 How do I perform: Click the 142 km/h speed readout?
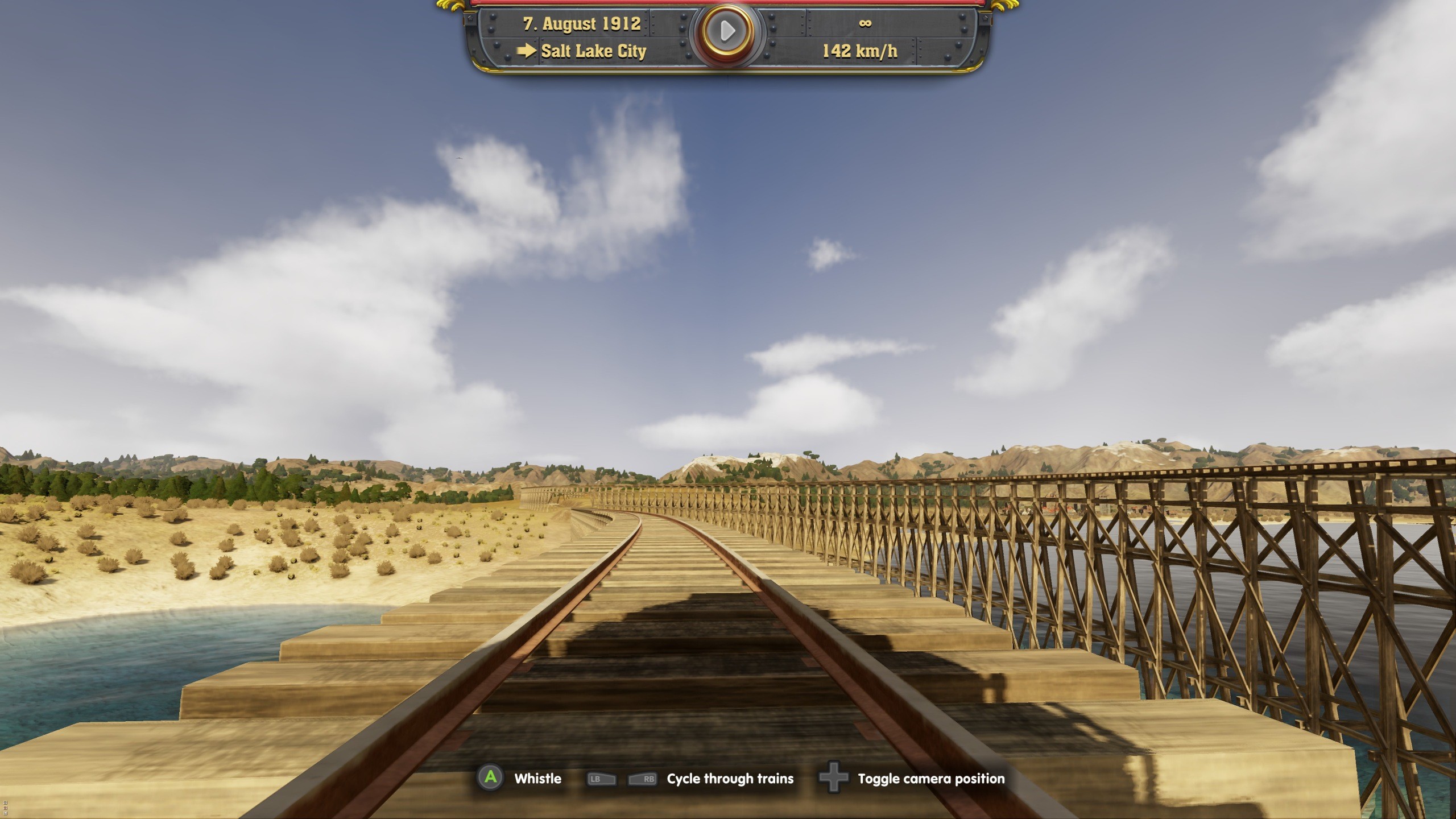point(860,52)
